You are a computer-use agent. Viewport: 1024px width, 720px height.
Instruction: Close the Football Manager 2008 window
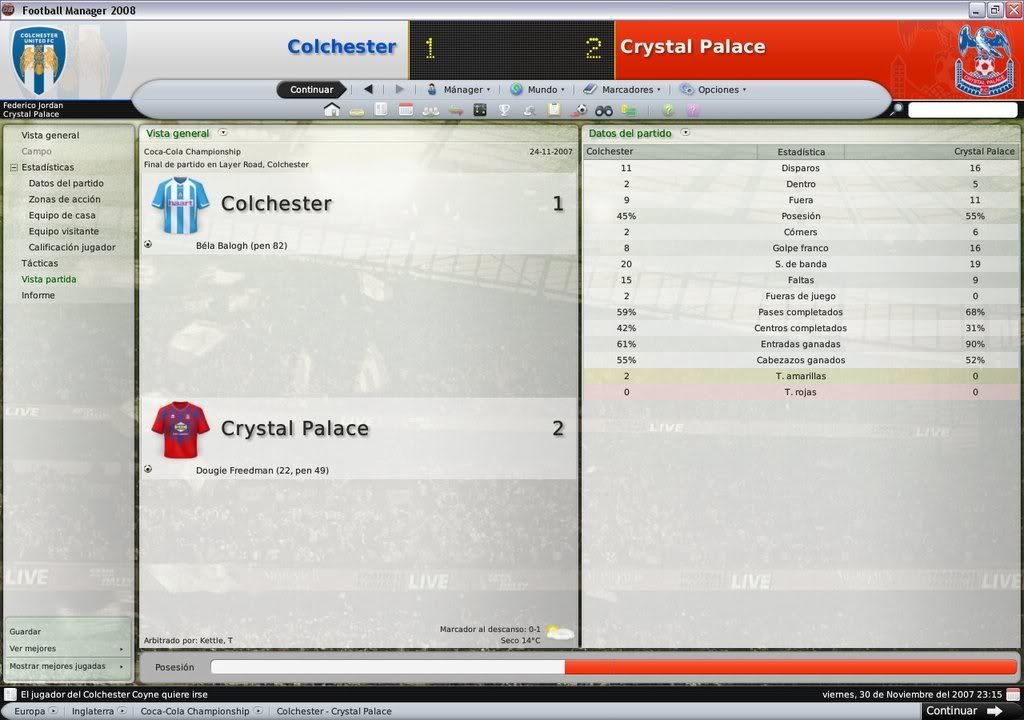[x=1012, y=10]
